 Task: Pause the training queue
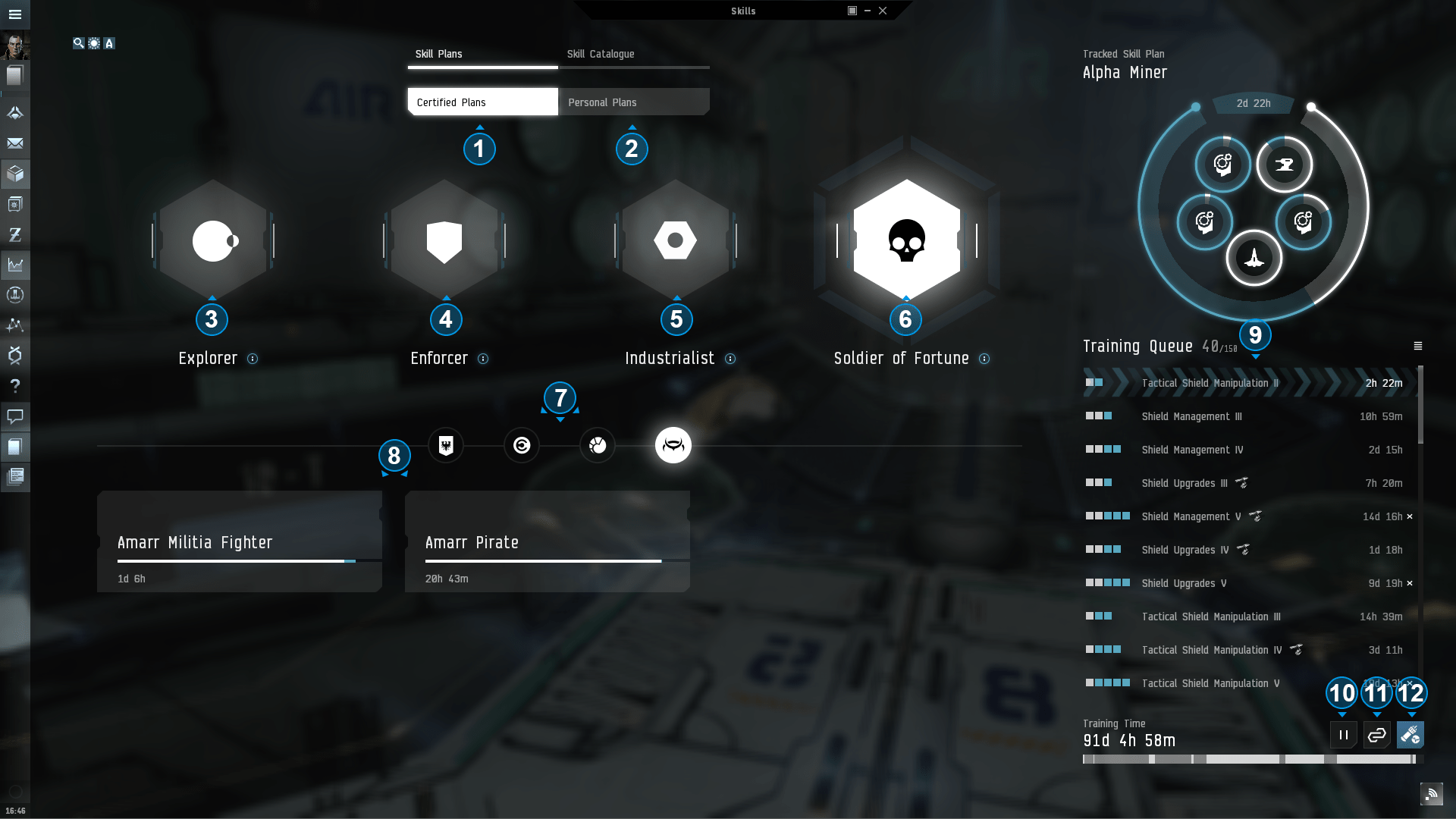pos(1342,734)
